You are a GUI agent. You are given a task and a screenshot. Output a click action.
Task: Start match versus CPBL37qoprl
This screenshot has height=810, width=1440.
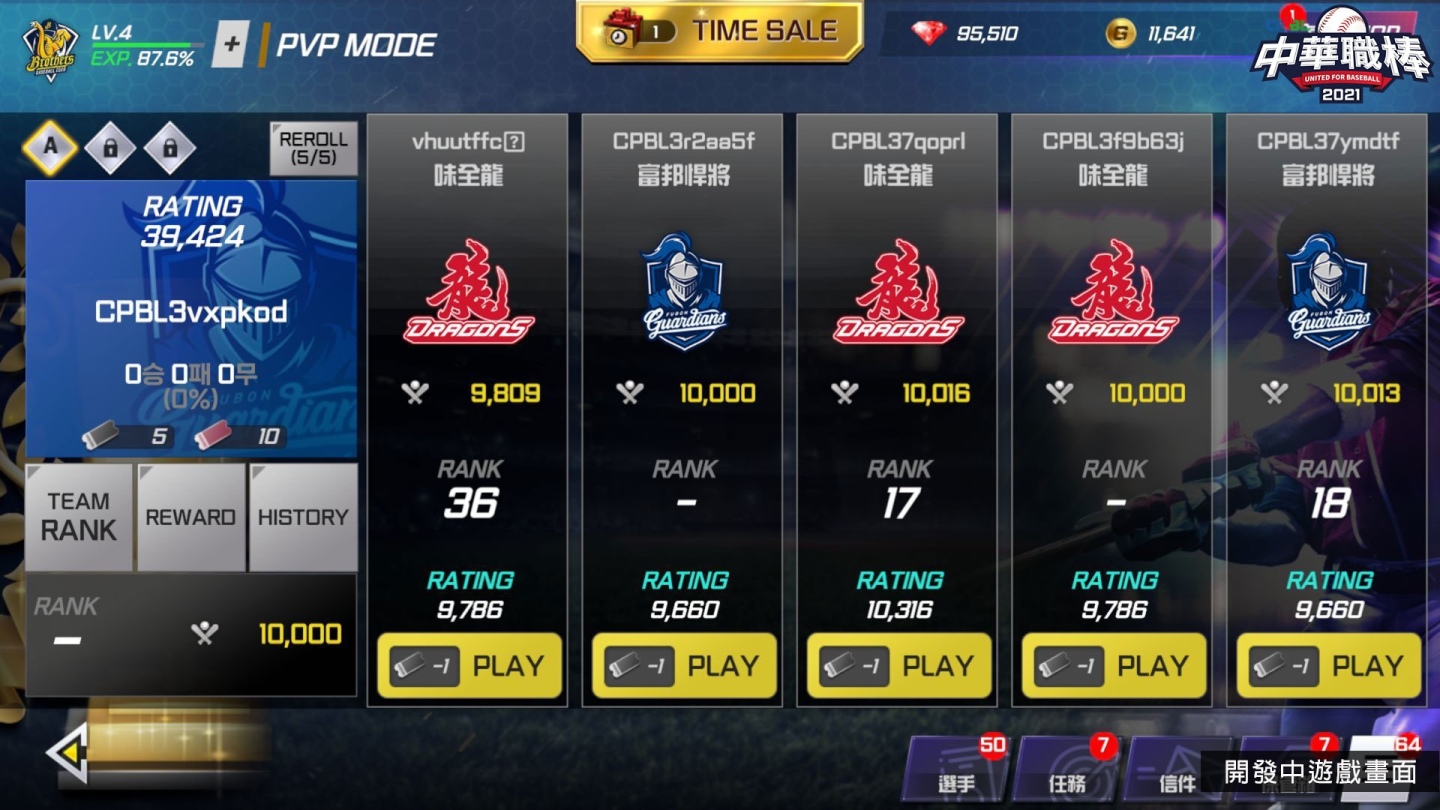point(899,666)
